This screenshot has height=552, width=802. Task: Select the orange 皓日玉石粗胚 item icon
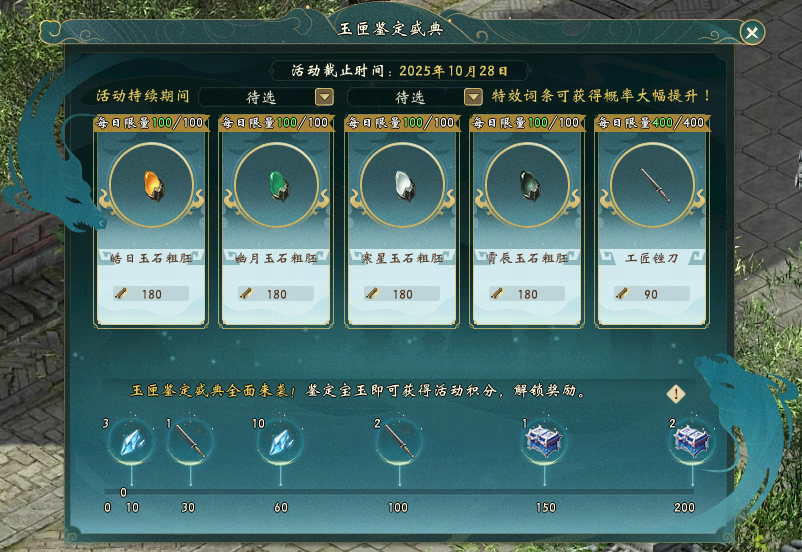(151, 185)
